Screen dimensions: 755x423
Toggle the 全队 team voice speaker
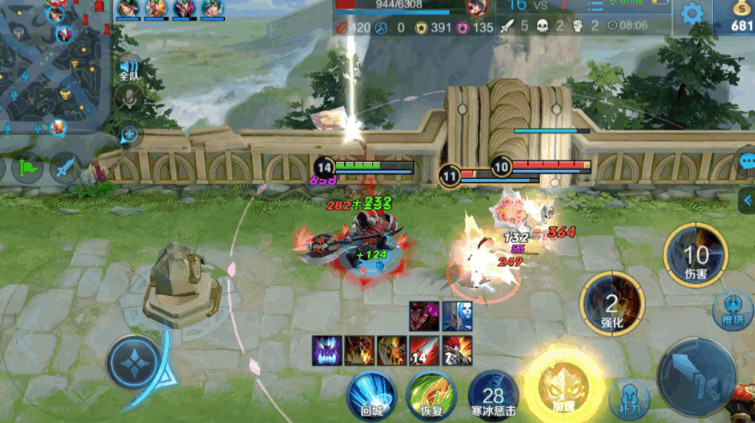click(128, 69)
